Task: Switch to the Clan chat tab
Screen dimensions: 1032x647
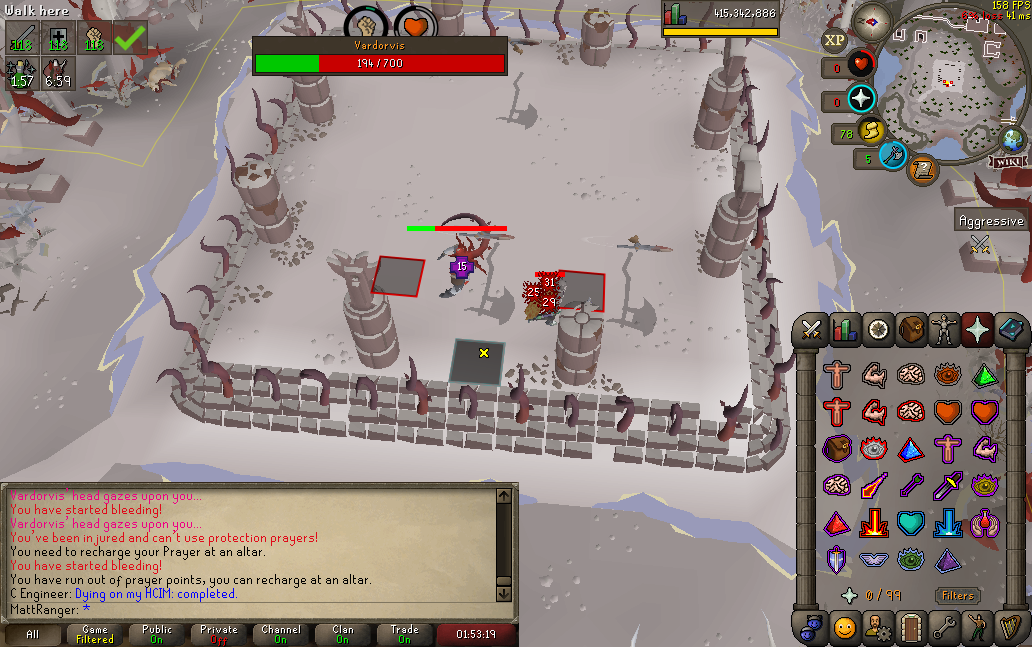Action: (343, 634)
